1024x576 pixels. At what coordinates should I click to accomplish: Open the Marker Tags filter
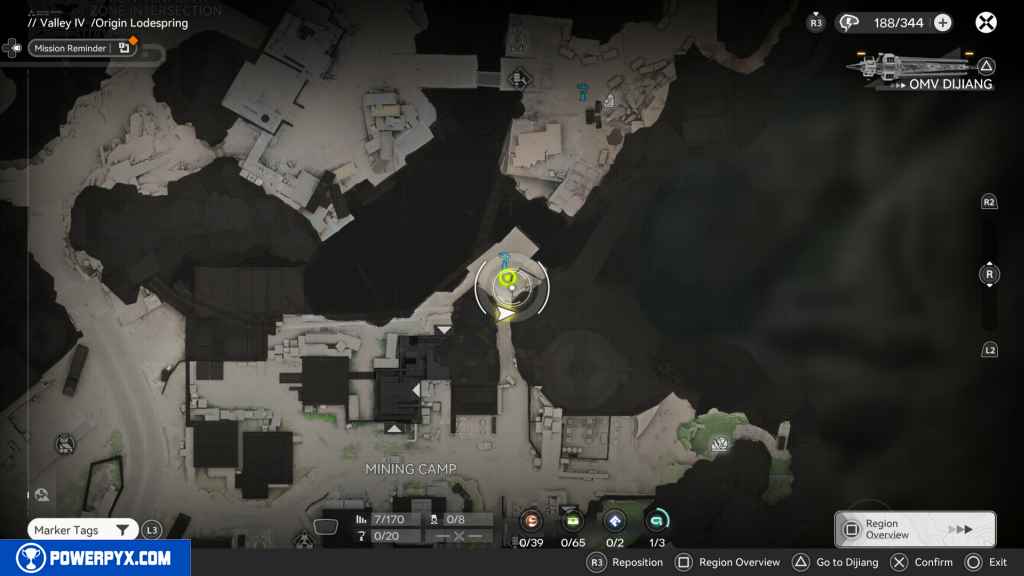(82, 530)
